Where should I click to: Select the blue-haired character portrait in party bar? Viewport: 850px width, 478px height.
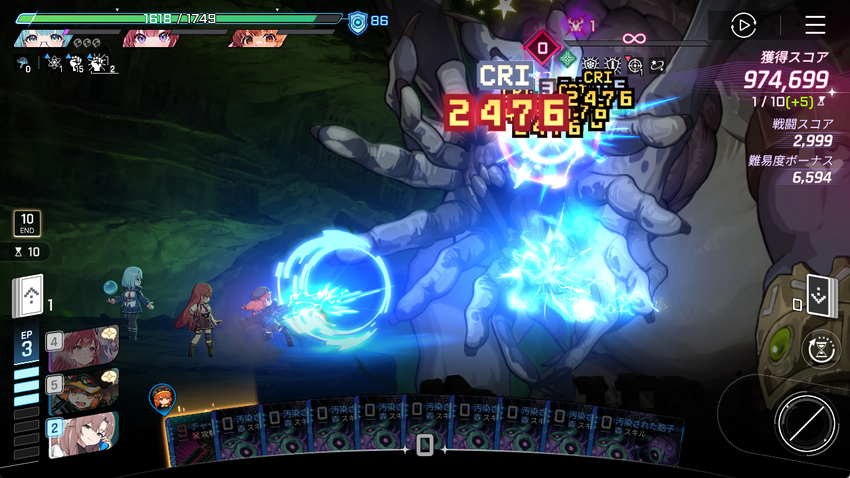coord(42,39)
